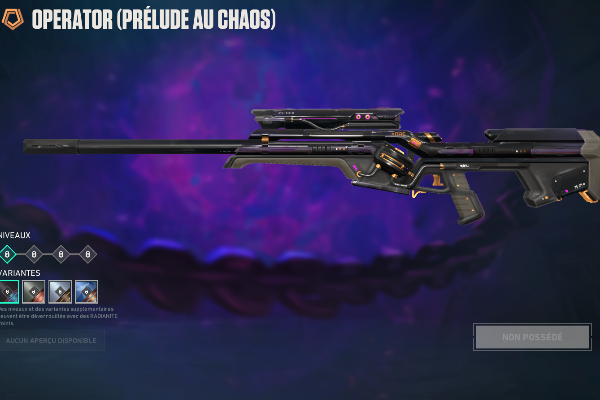Click the AUCUN APERÇU DISPONIBLE button
600x400 pixels.
pos(52,341)
